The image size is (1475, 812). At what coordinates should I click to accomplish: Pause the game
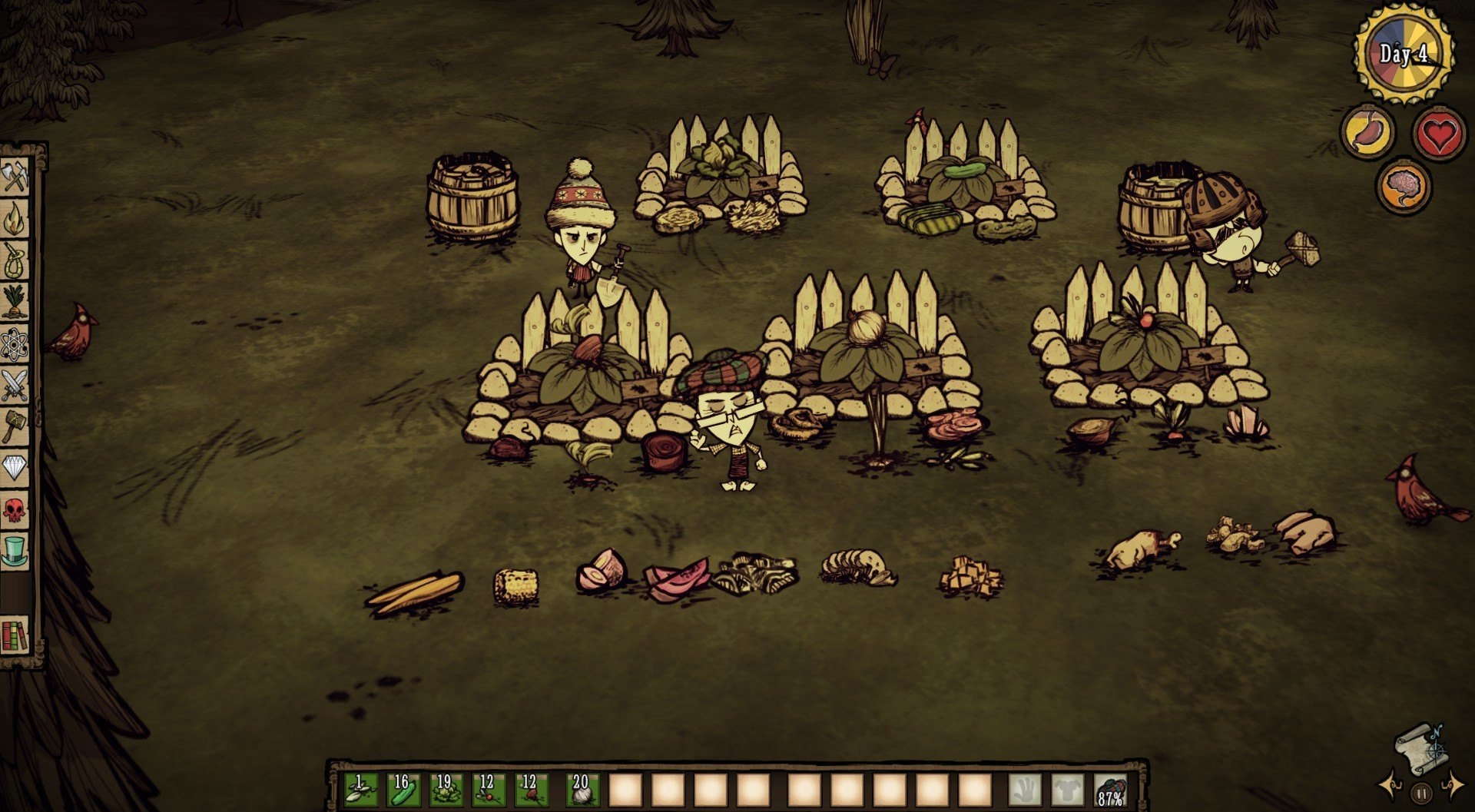tap(1421, 792)
